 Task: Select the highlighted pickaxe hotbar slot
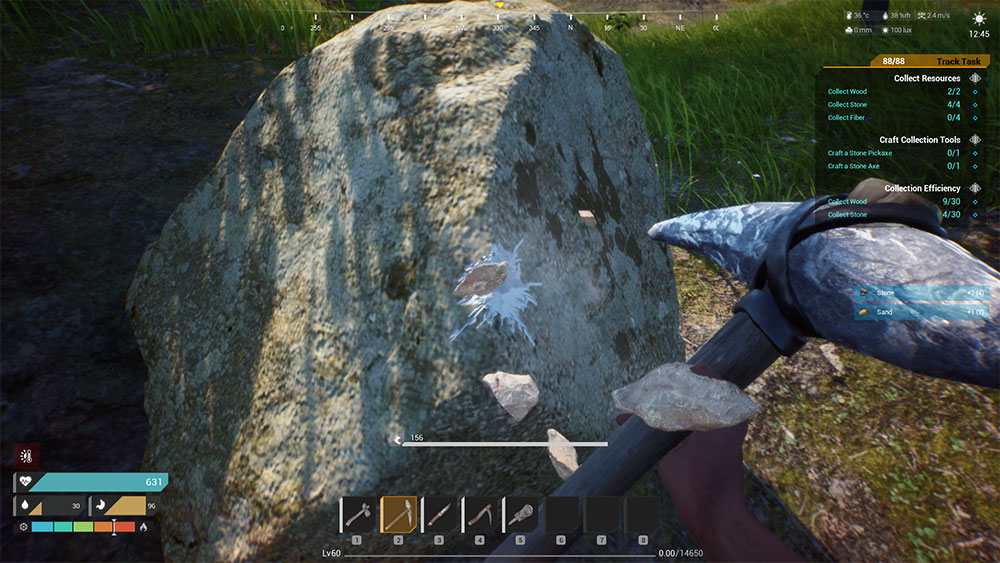pyautogui.click(x=398, y=515)
